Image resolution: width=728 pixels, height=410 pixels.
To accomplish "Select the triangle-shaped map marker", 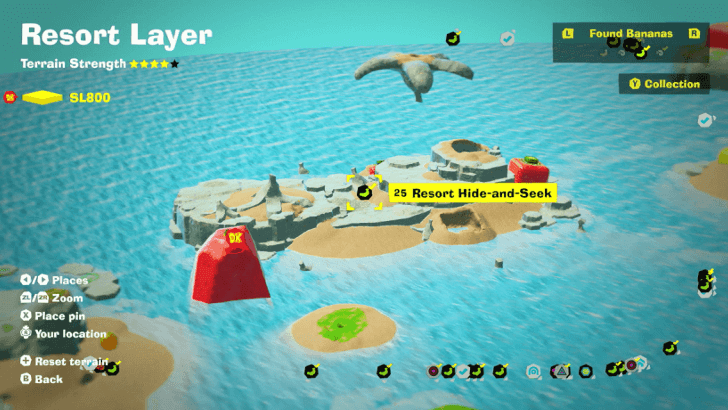I will pos(561,371).
